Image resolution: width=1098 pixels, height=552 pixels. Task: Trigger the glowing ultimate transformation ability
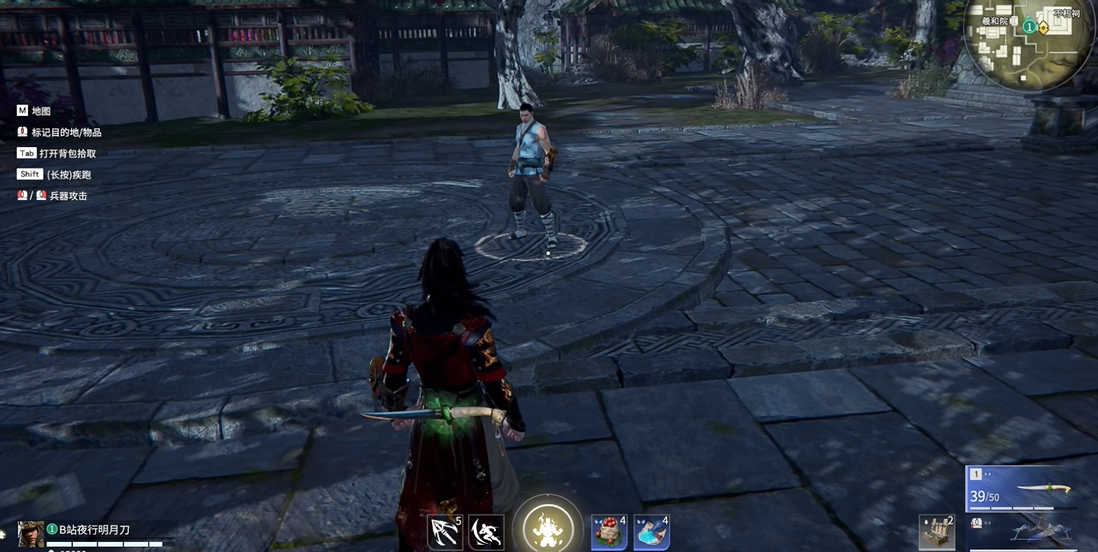548,526
